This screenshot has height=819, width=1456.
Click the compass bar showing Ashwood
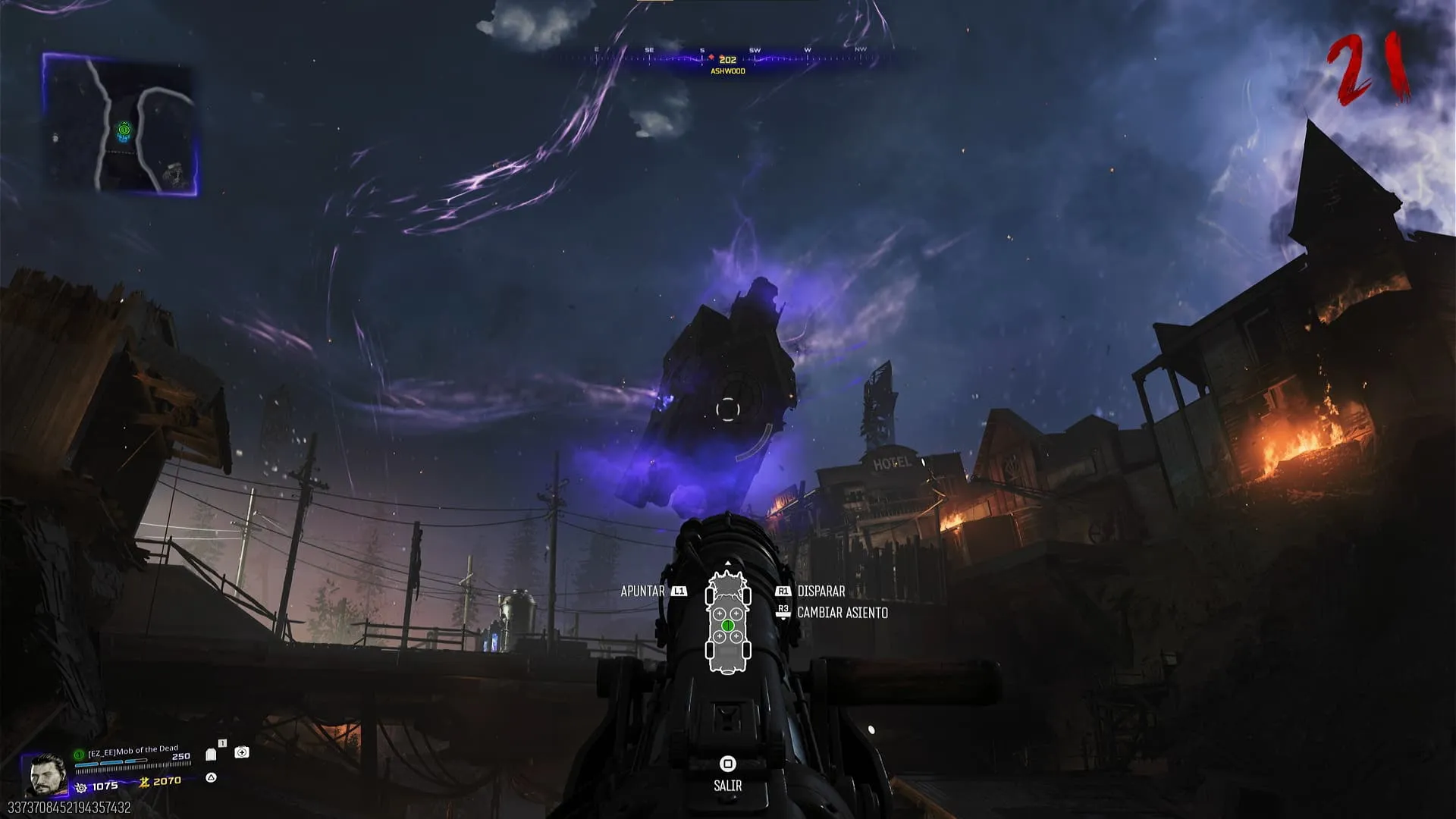click(x=727, y=60)
